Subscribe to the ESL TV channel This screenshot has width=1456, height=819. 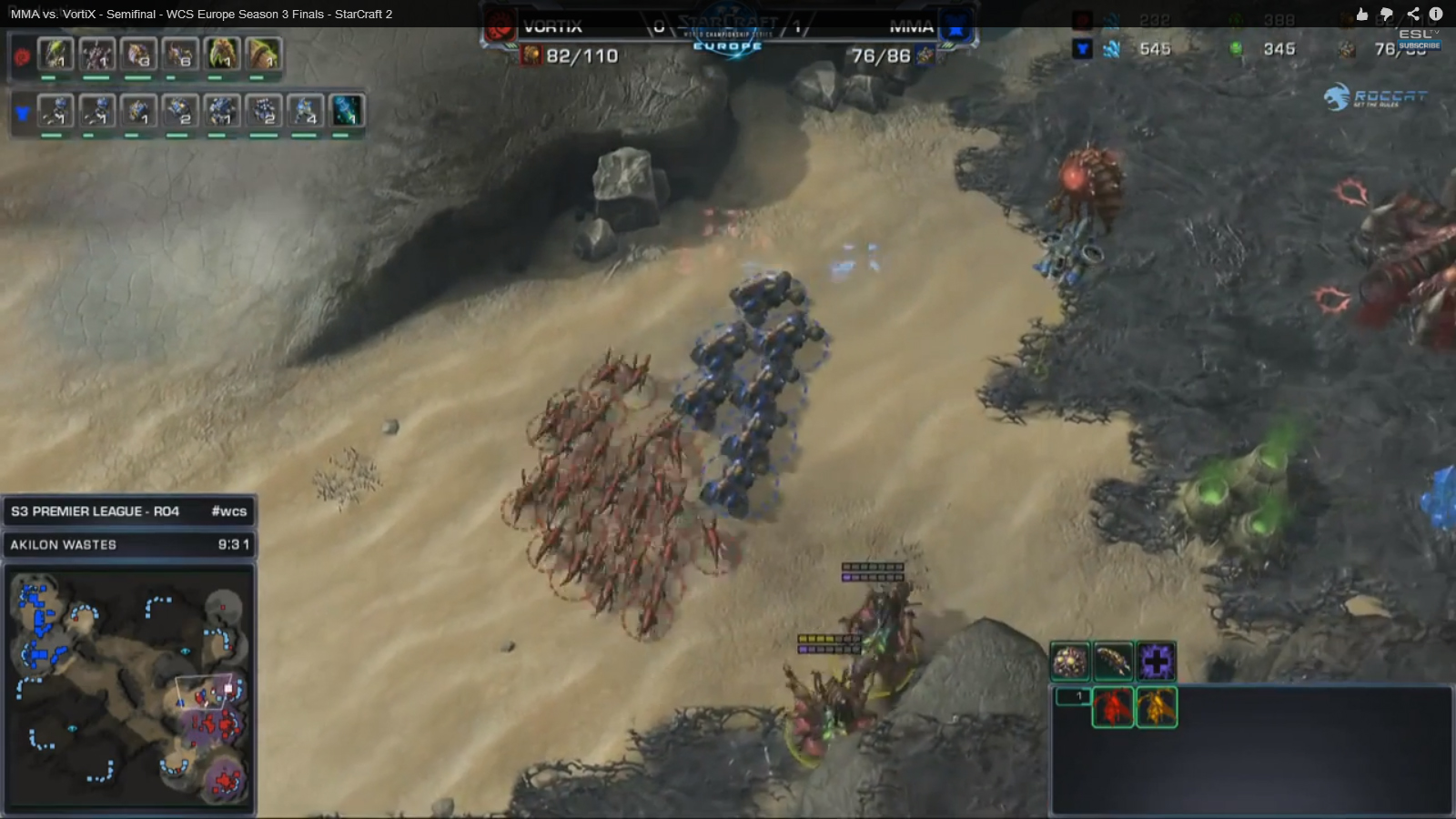pyautogui.click(x=1420, y=45)
